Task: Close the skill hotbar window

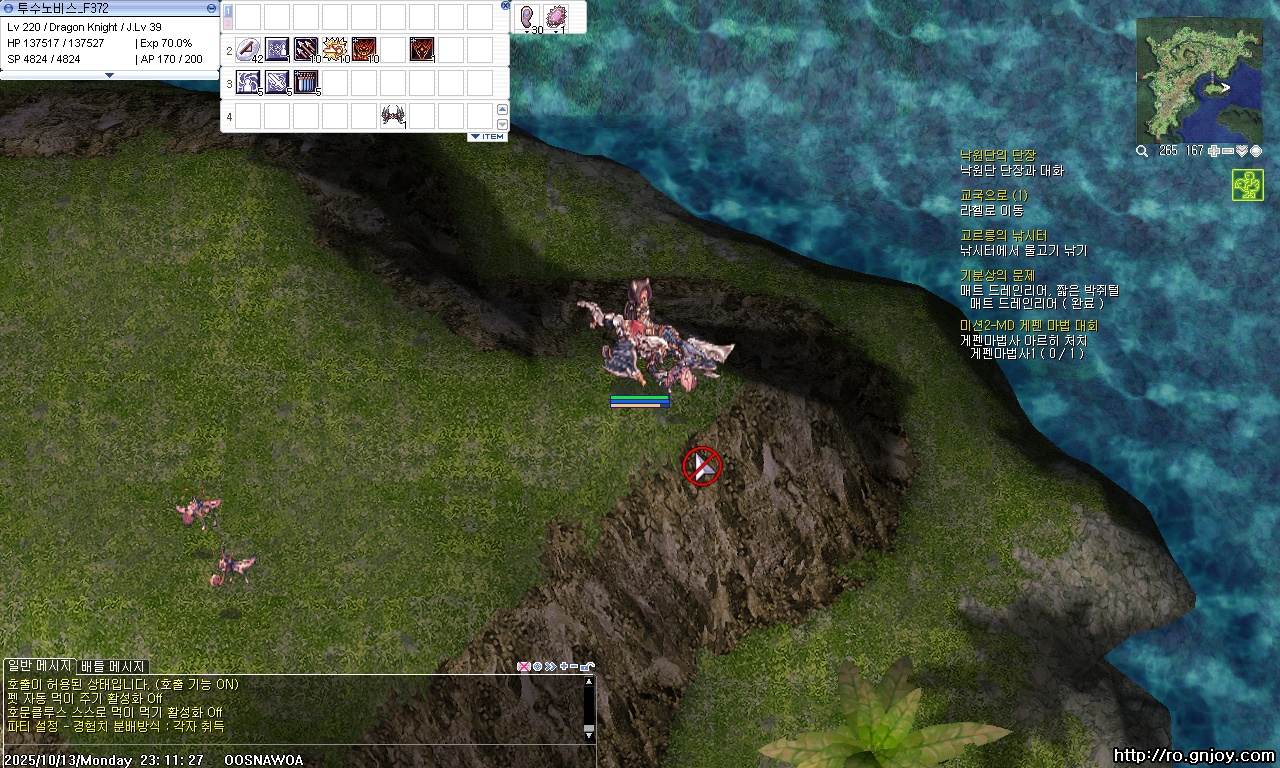Action: coord(505,5)
